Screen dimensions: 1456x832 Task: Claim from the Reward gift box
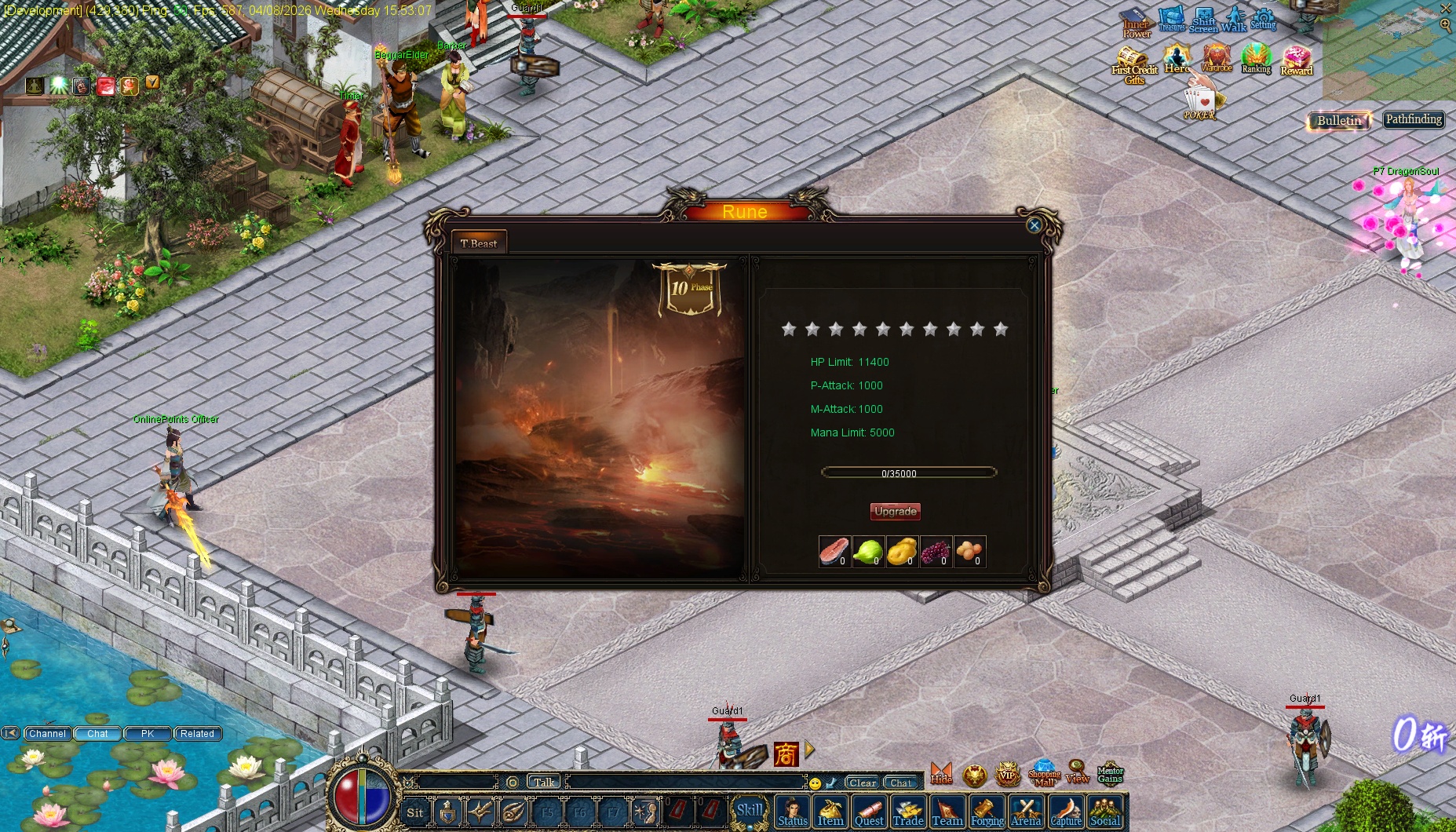click(x=1297, y=60)
